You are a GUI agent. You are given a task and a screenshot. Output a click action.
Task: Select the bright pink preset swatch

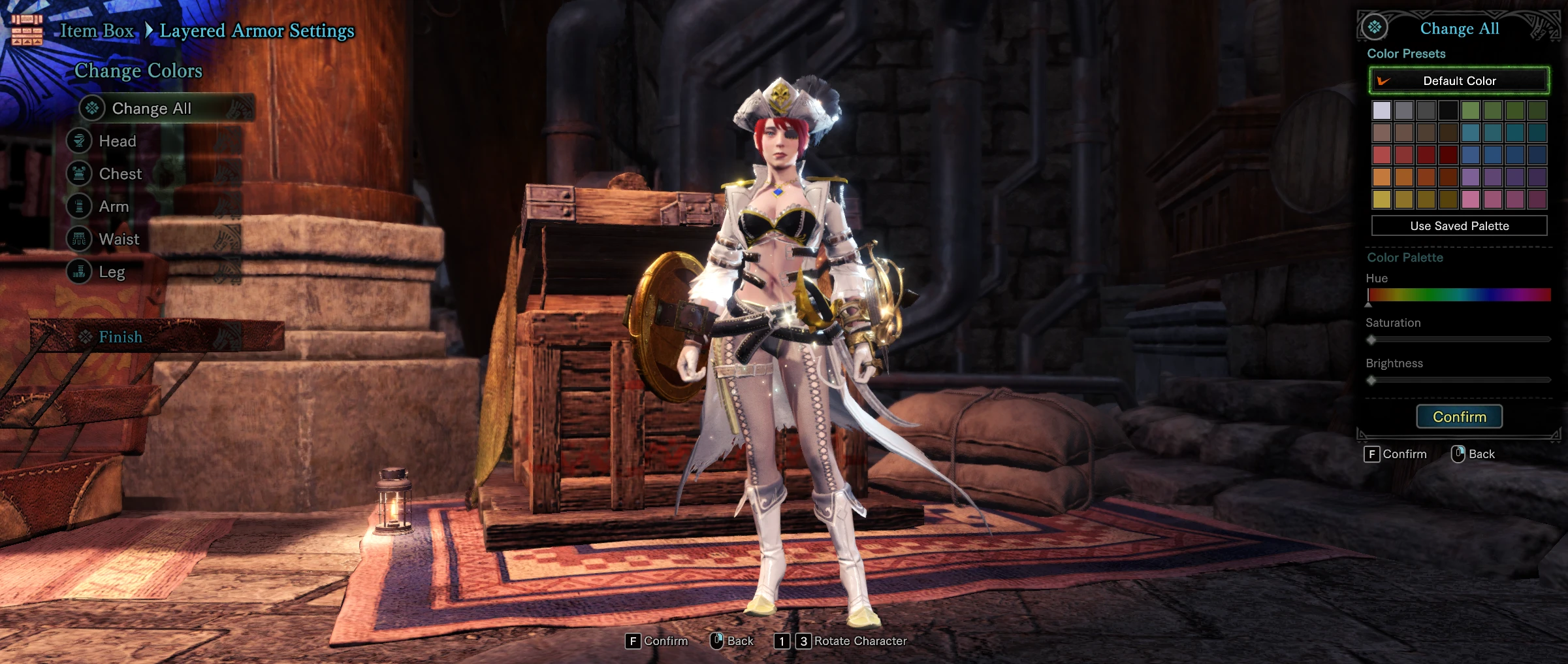pyautogui.click(x=1470, y=199)
